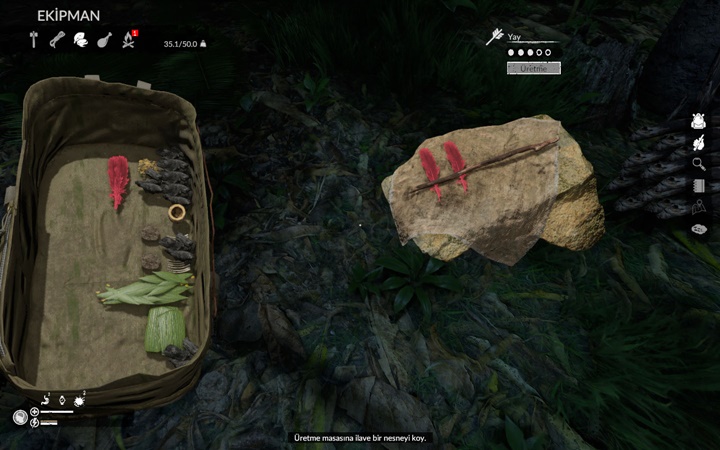Click the magnifying glass inspect icon
The width and height of the screenshot is (720, 450).
[x=699, y=164]
